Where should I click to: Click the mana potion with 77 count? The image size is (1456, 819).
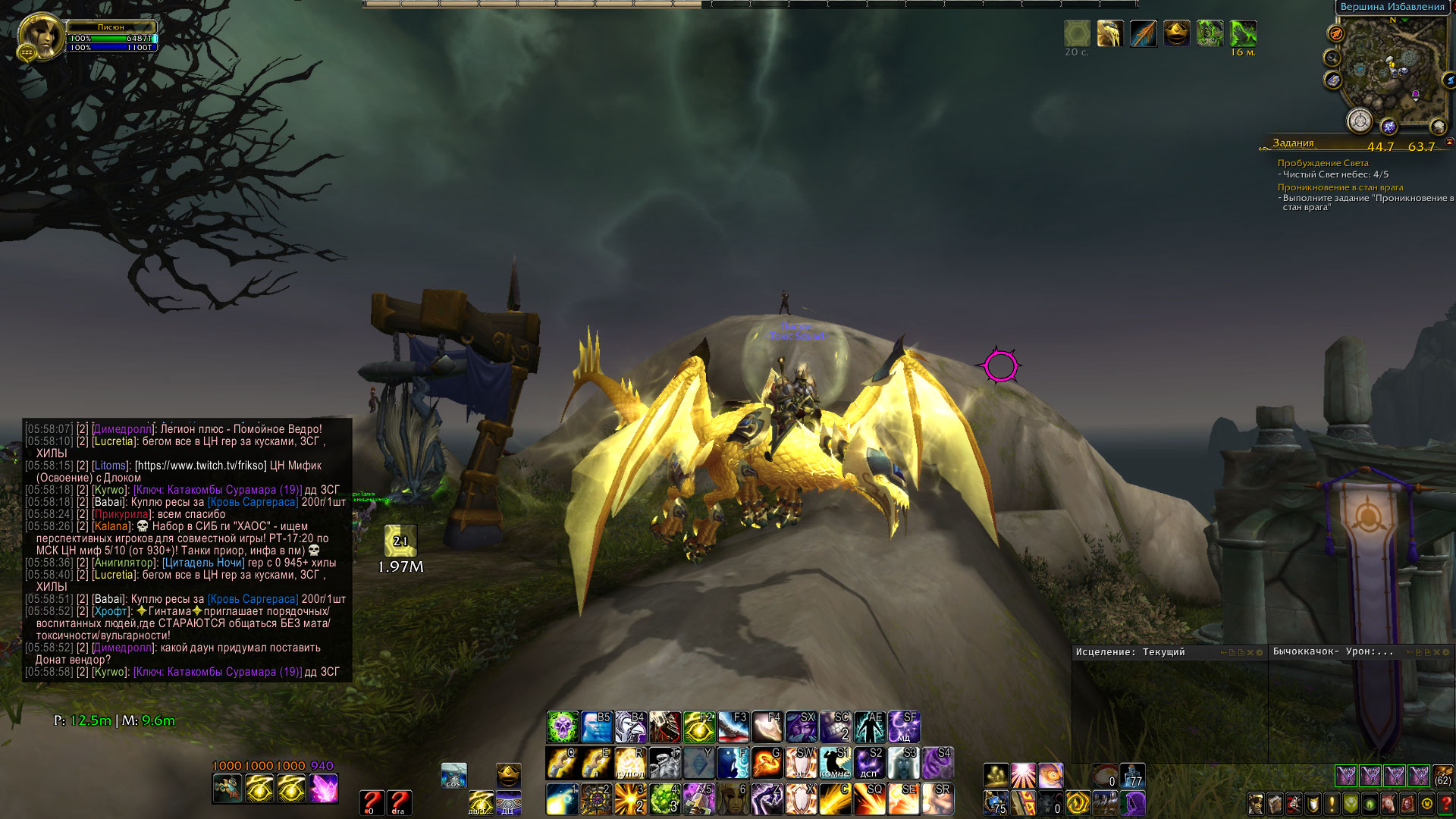[x=1132, y=776]
